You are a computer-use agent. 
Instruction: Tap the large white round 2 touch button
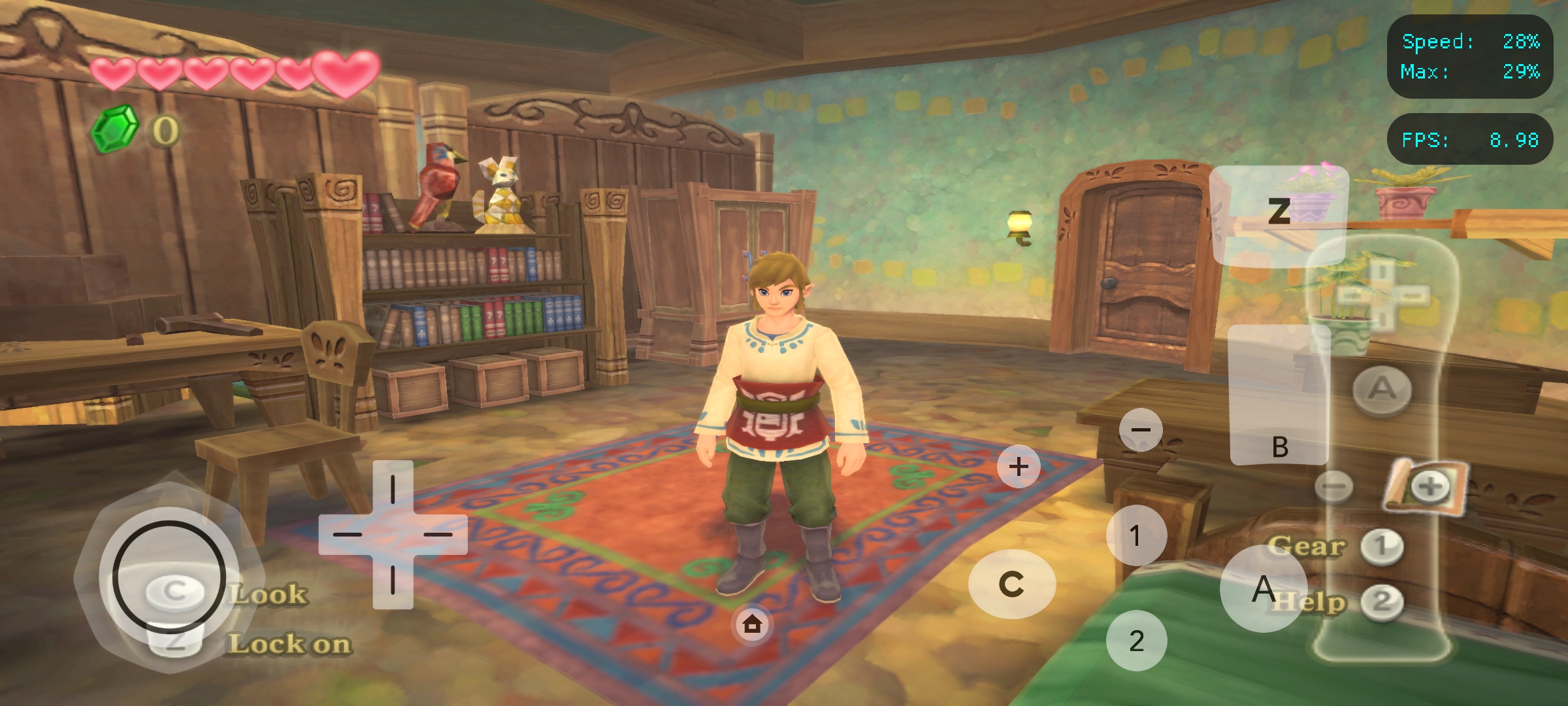pyautogui.click(x=1136, y=641)
